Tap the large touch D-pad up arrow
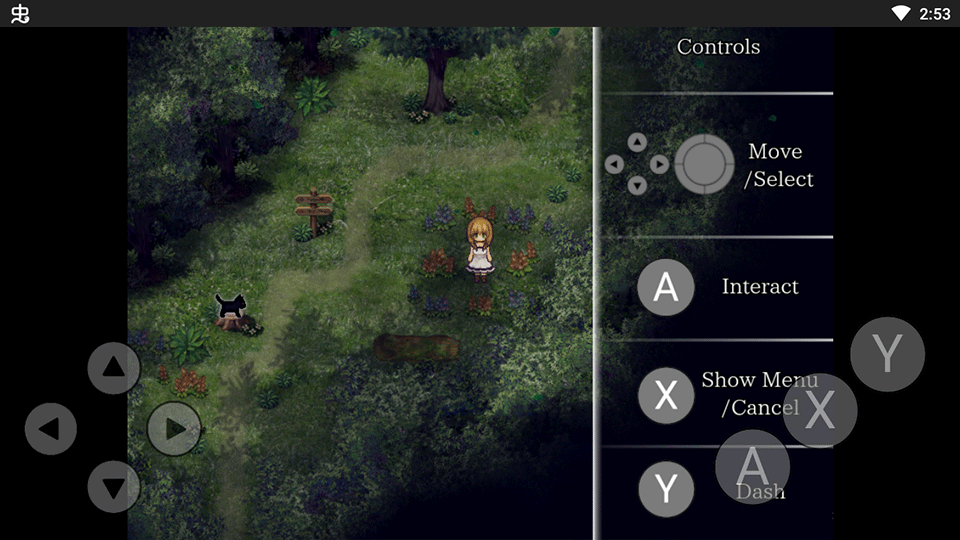The height and width of the screenshot is (540, 960). [114, 368]
